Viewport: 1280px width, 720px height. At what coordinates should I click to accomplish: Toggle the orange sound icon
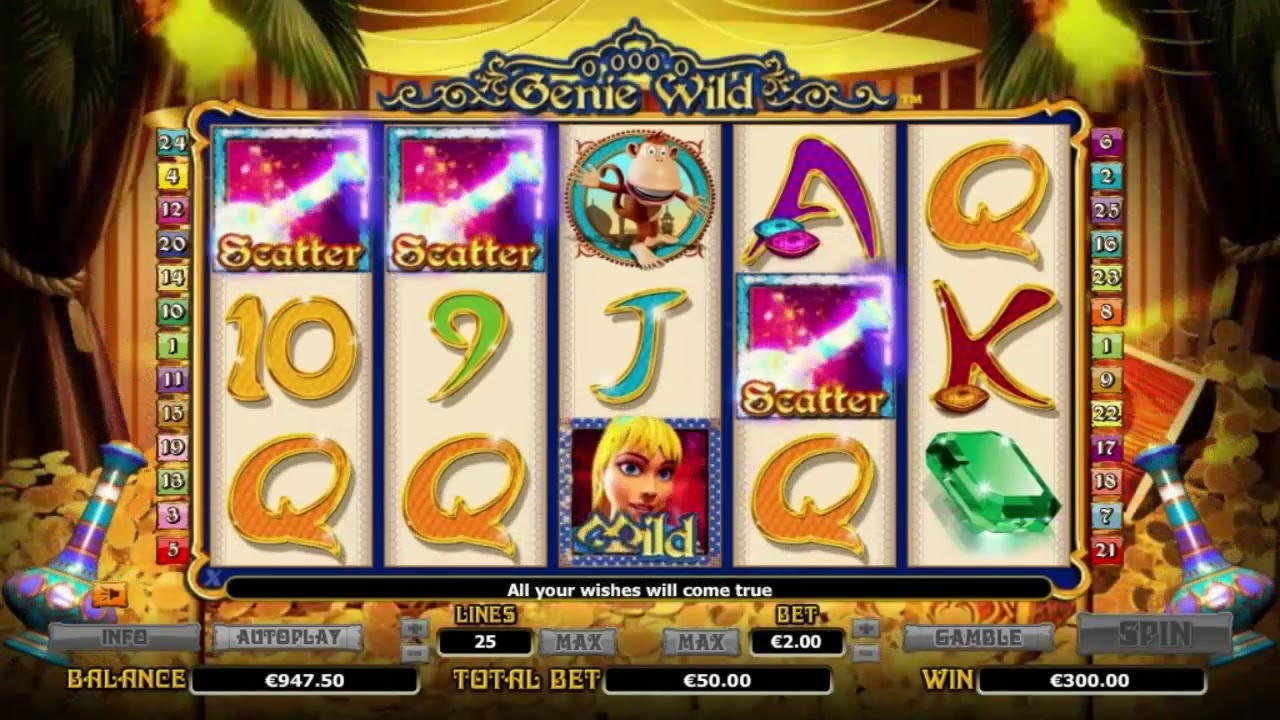110,595
